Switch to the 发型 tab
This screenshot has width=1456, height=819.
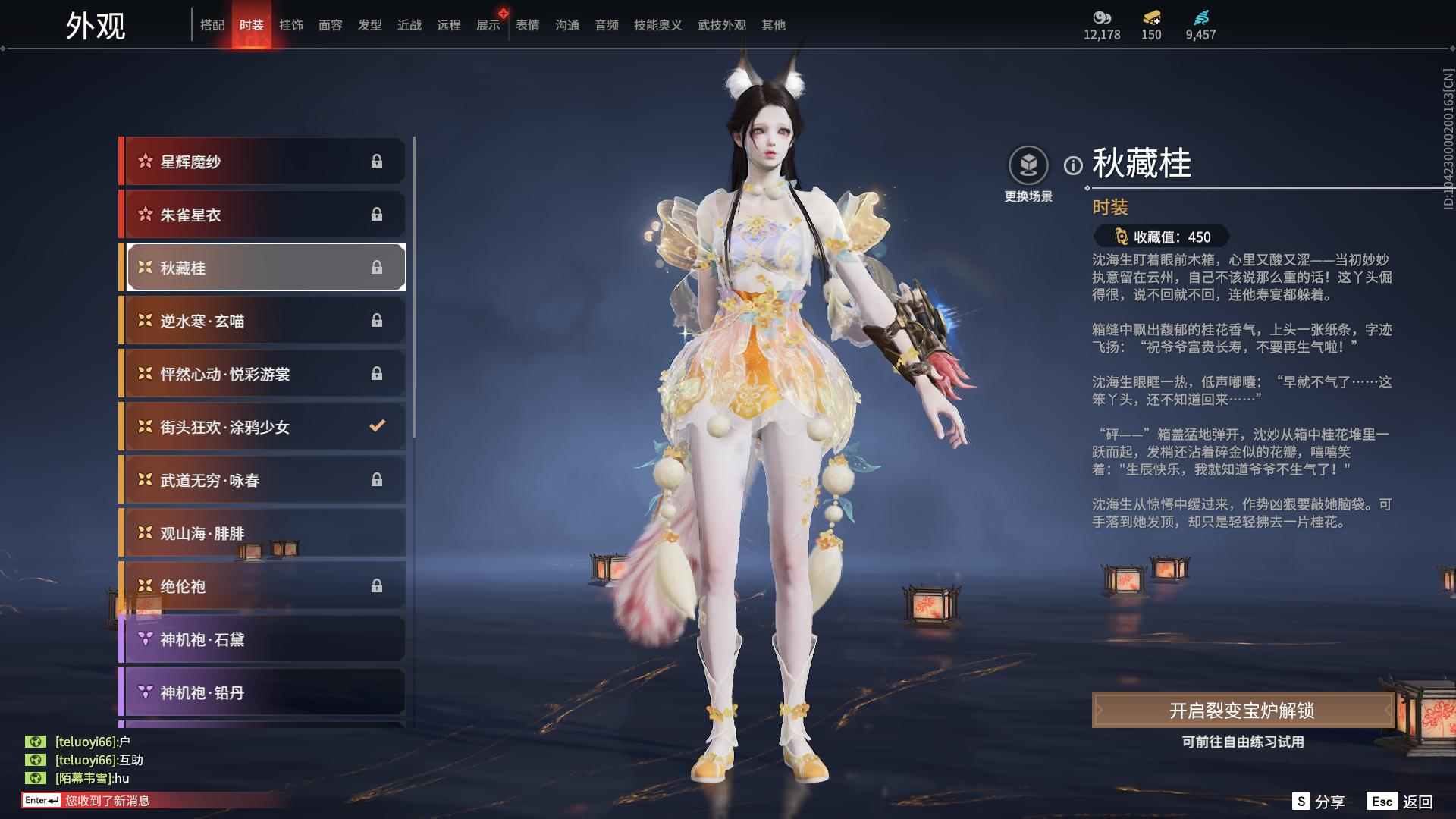tap(369, 25)
